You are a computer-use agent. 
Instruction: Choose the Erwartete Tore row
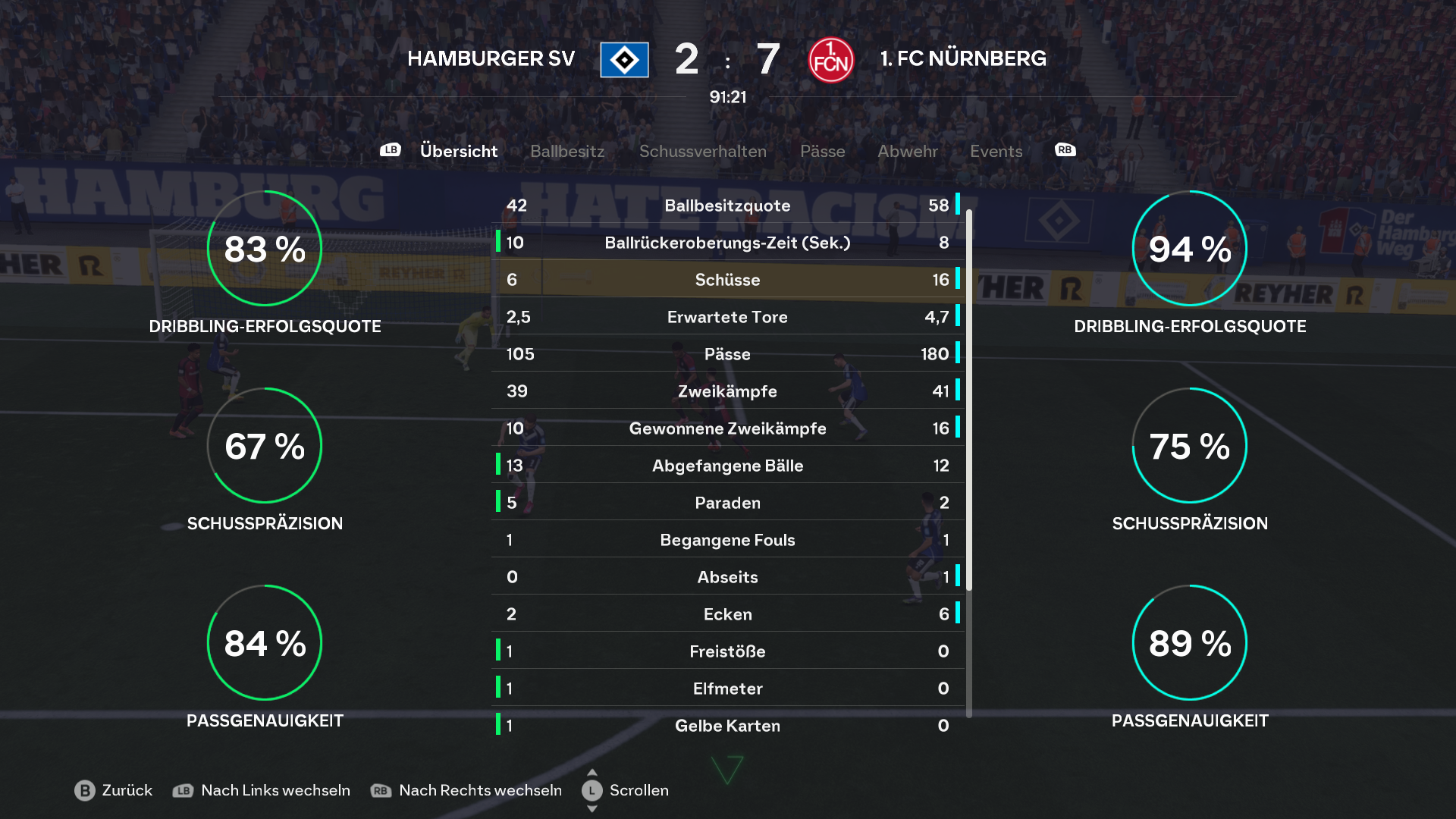(727, 317)
